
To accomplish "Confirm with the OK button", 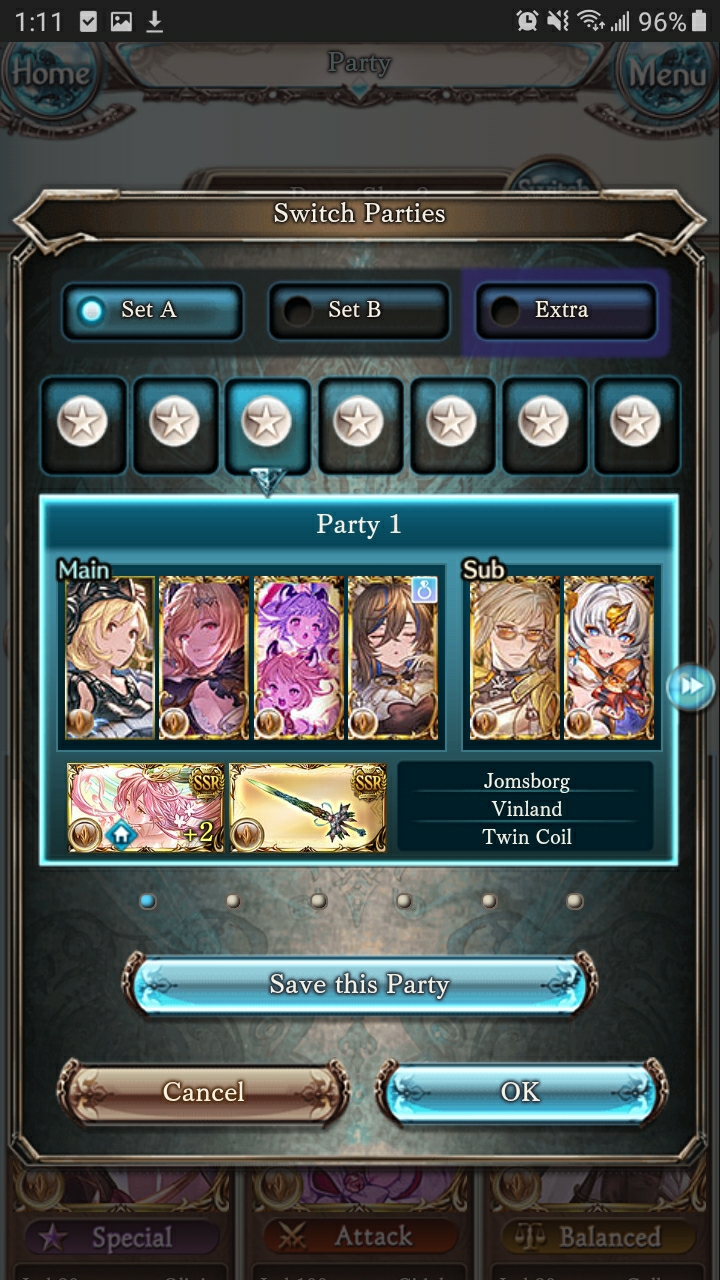I will pyautogui.click(x=520, y=1092).
